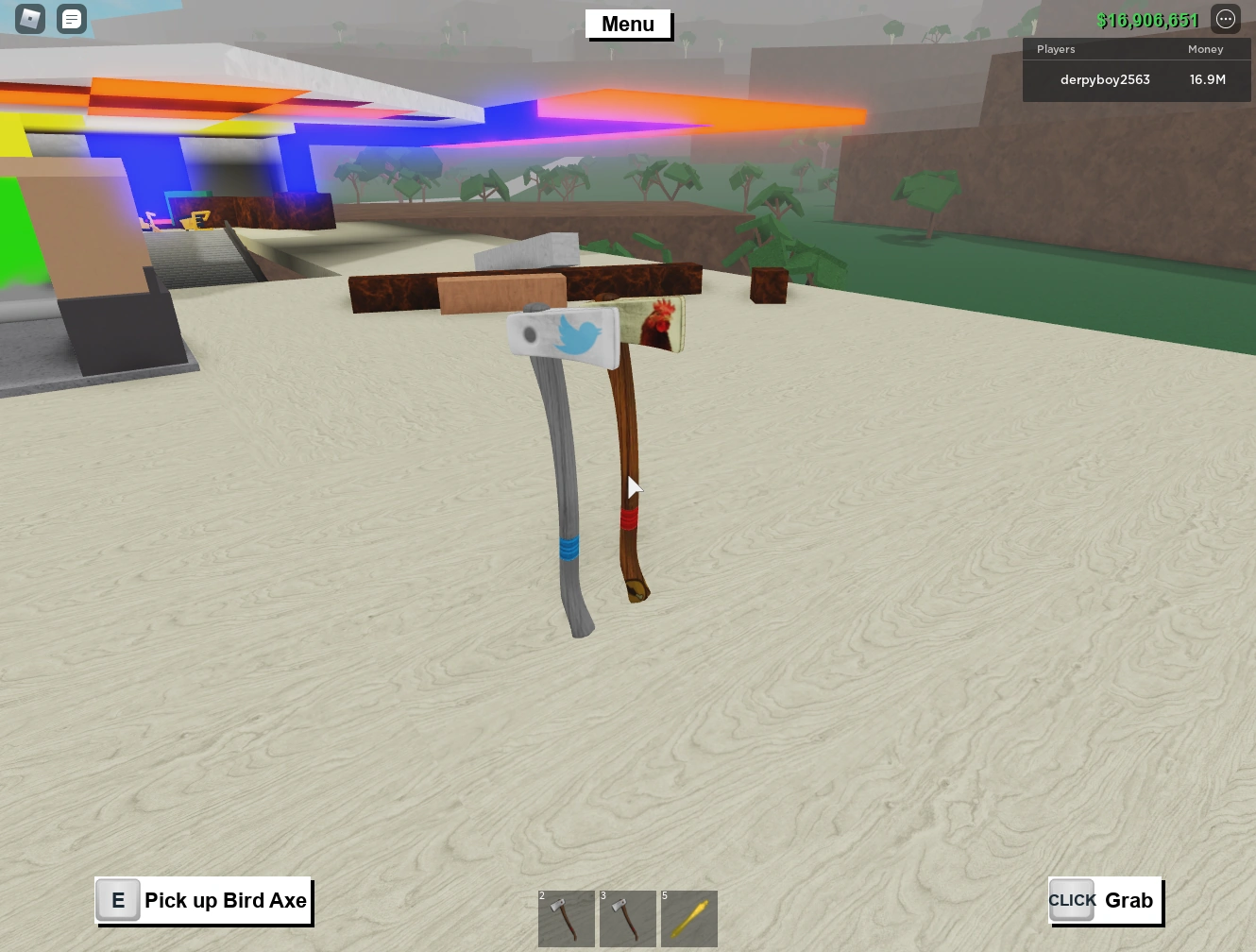1256x952 pixels.
Task: Click the ellipsis more-options icon
Action: coord(1225,18)
